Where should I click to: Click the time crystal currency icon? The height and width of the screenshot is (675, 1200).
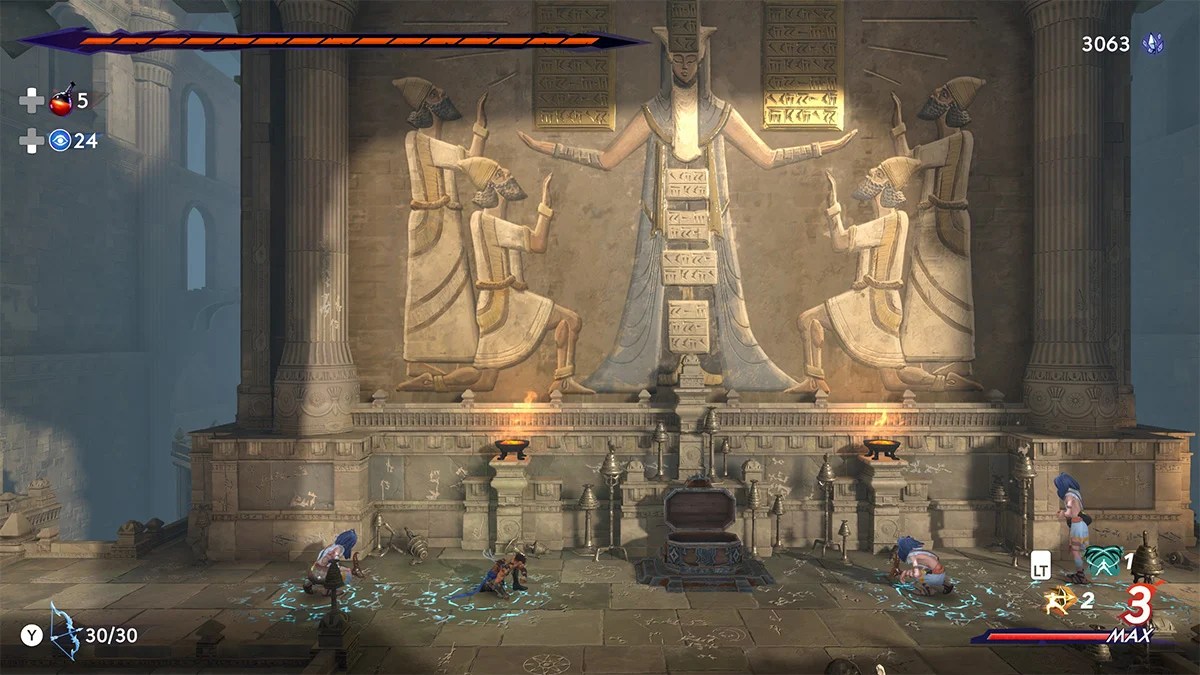click(x=1153, y=44)
